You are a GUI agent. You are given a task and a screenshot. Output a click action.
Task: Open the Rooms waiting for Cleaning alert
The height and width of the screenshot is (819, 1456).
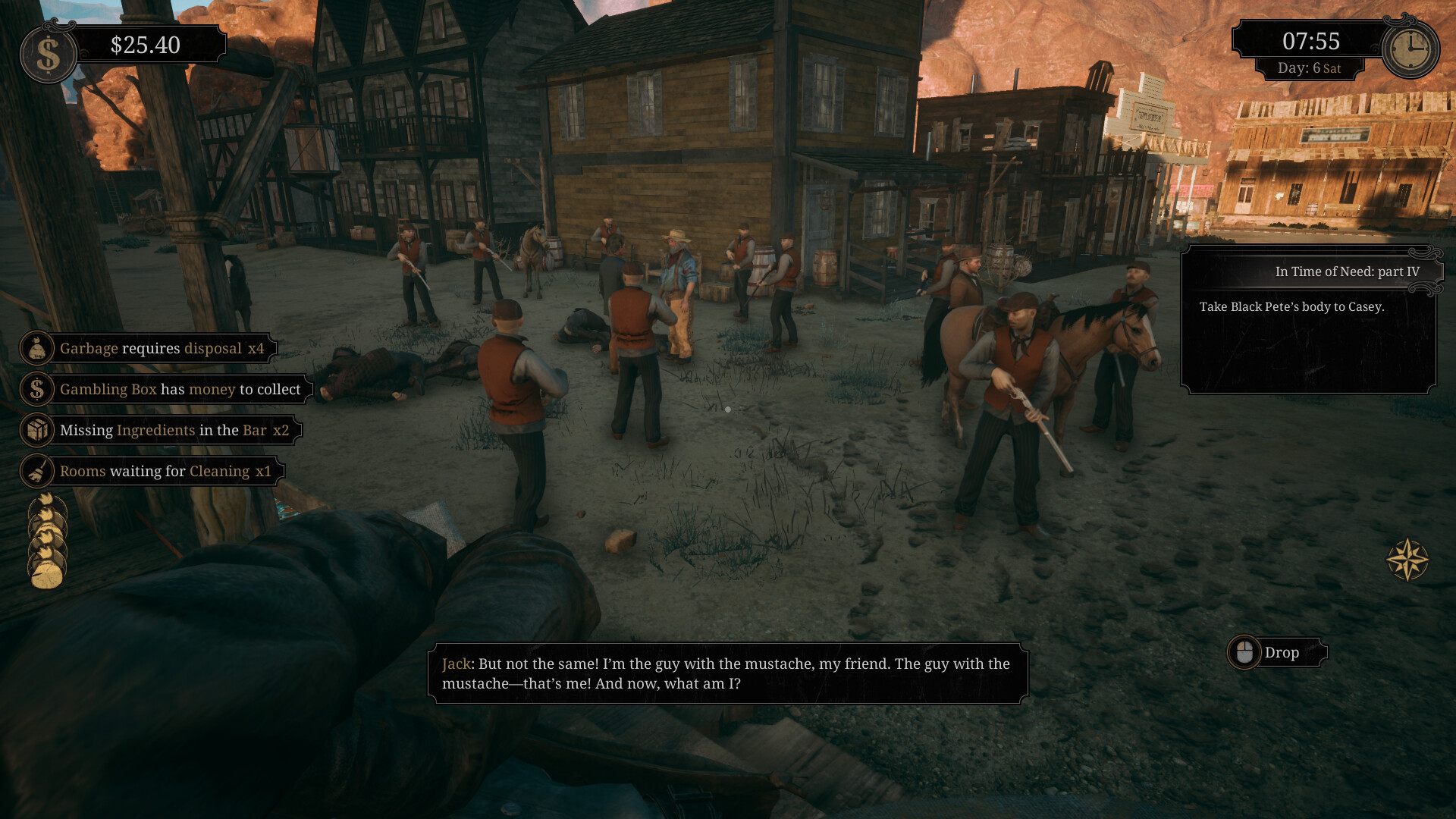point(165,471)
